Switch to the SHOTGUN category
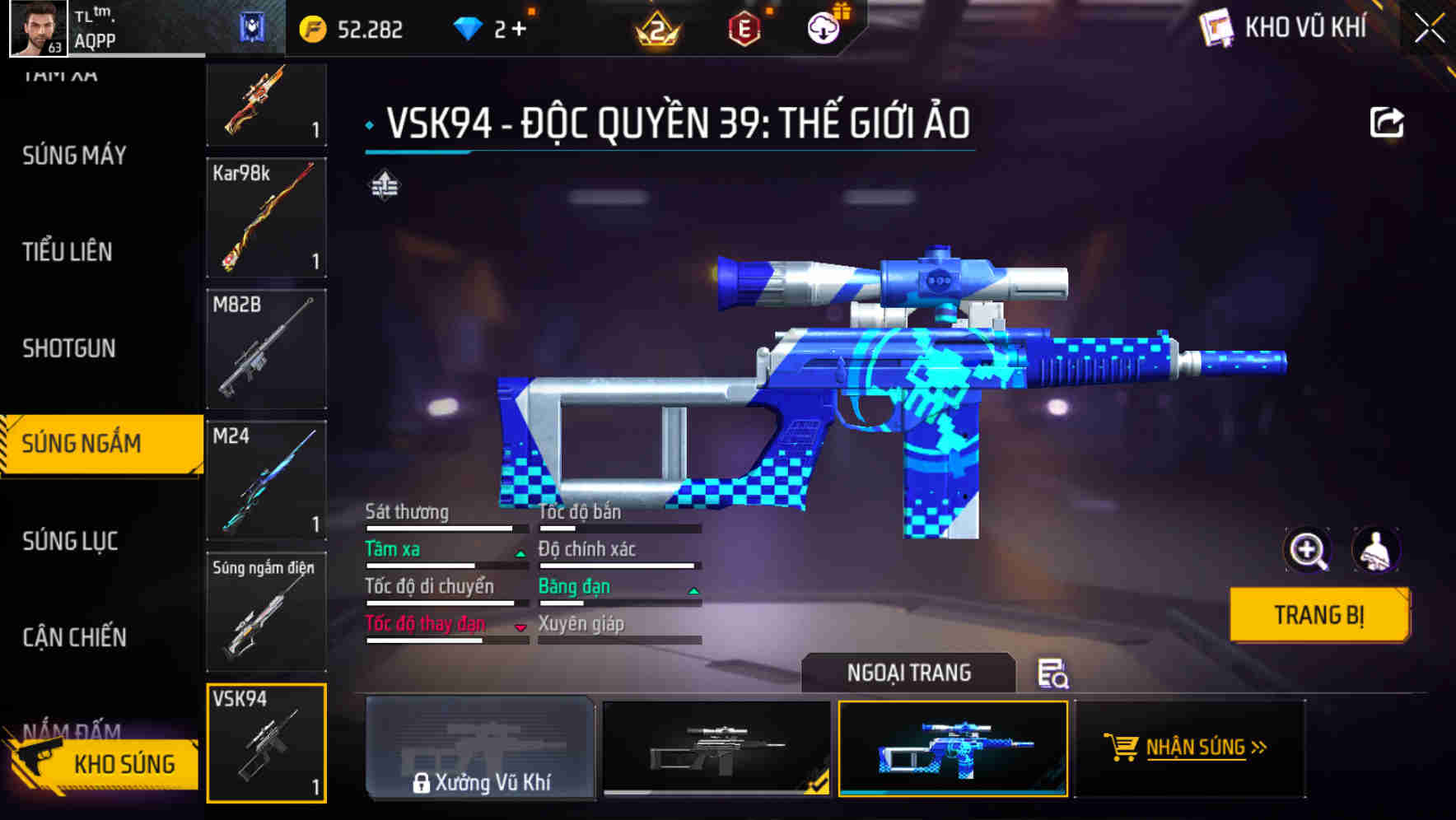 [68, 349]
